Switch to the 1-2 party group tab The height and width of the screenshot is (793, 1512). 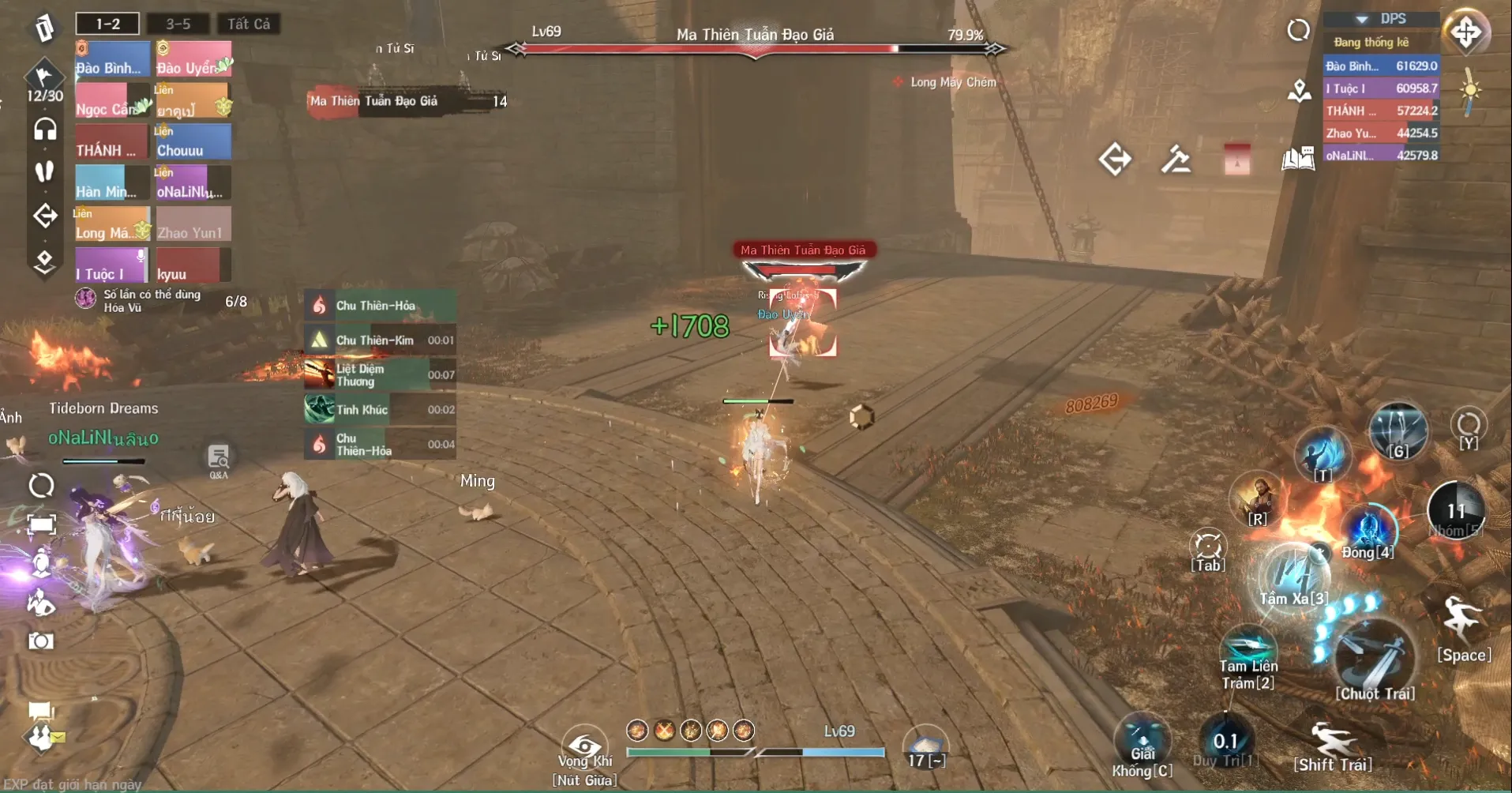[107, 24]
